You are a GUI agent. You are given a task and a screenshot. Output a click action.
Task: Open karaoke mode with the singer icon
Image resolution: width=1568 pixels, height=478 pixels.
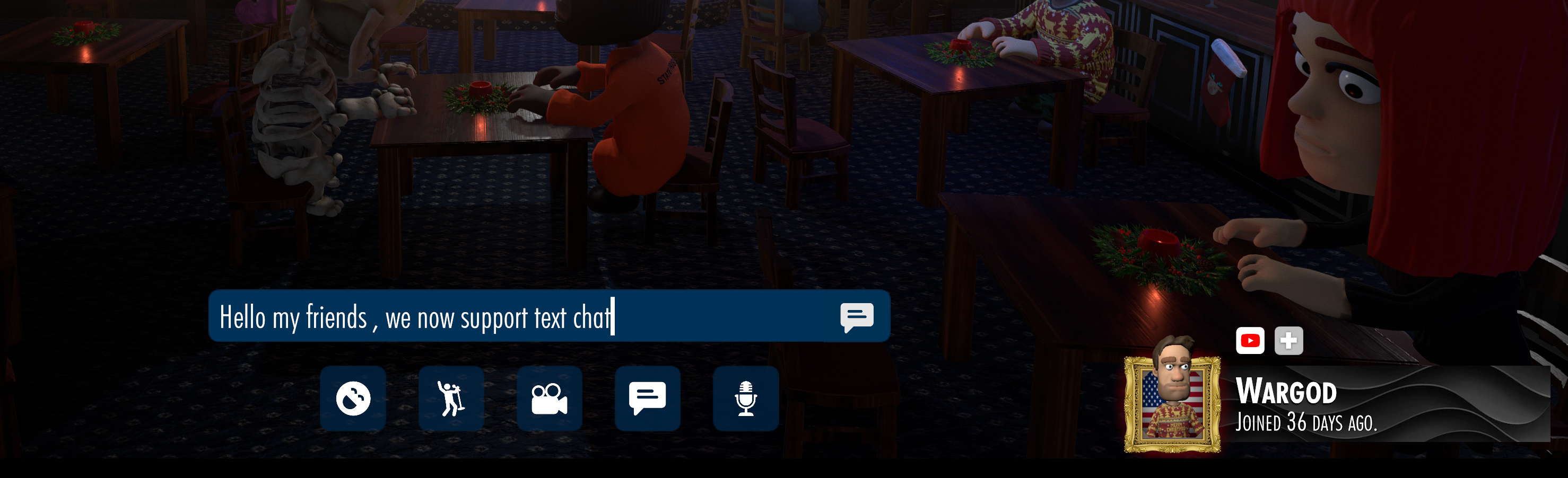(x=450, y=400)
